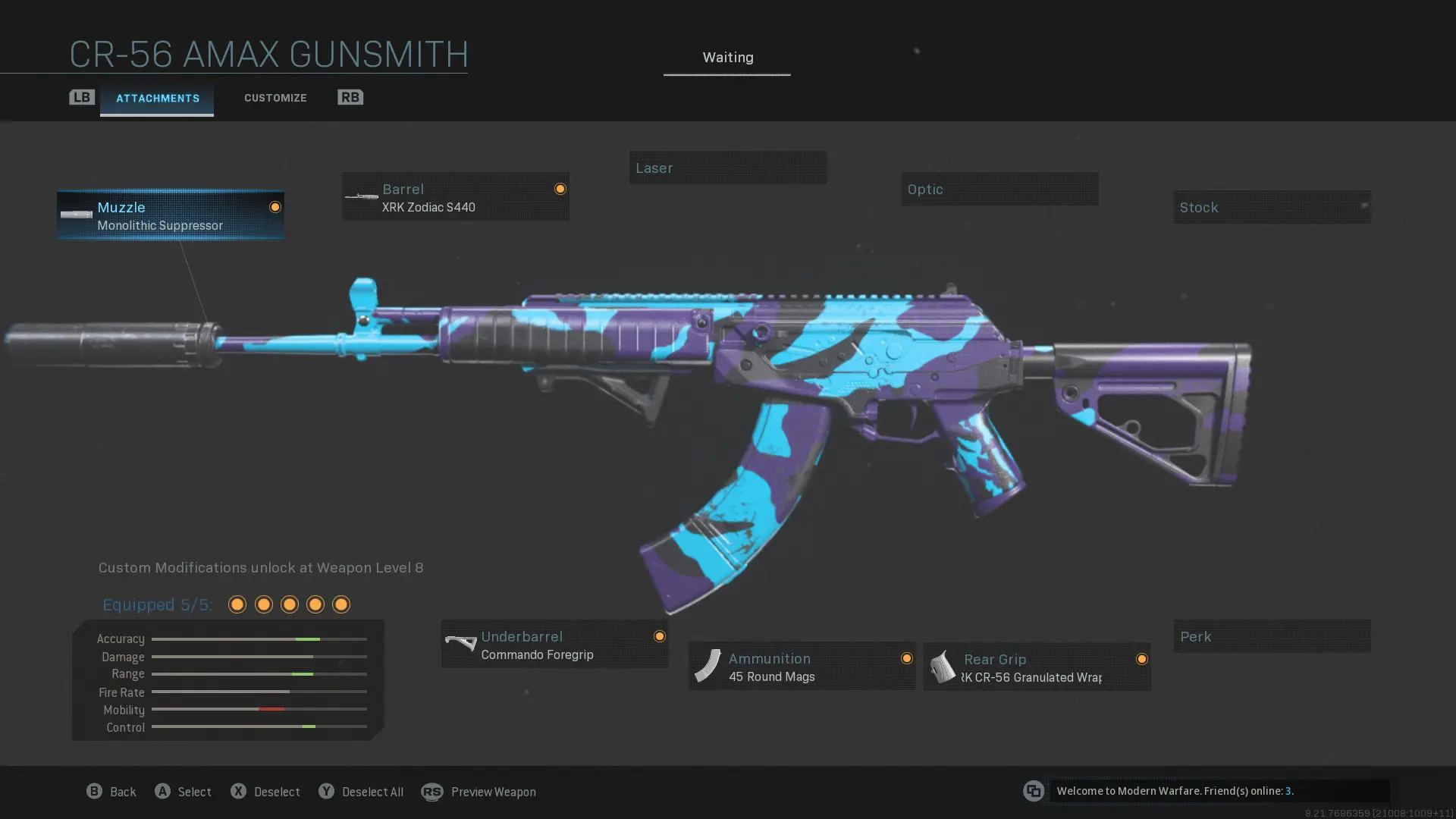This screenshot has width=1456, height=819.
Task: Activate Preview Weapon in the footer
Action: pyautogui.click(x=479, y=792)
